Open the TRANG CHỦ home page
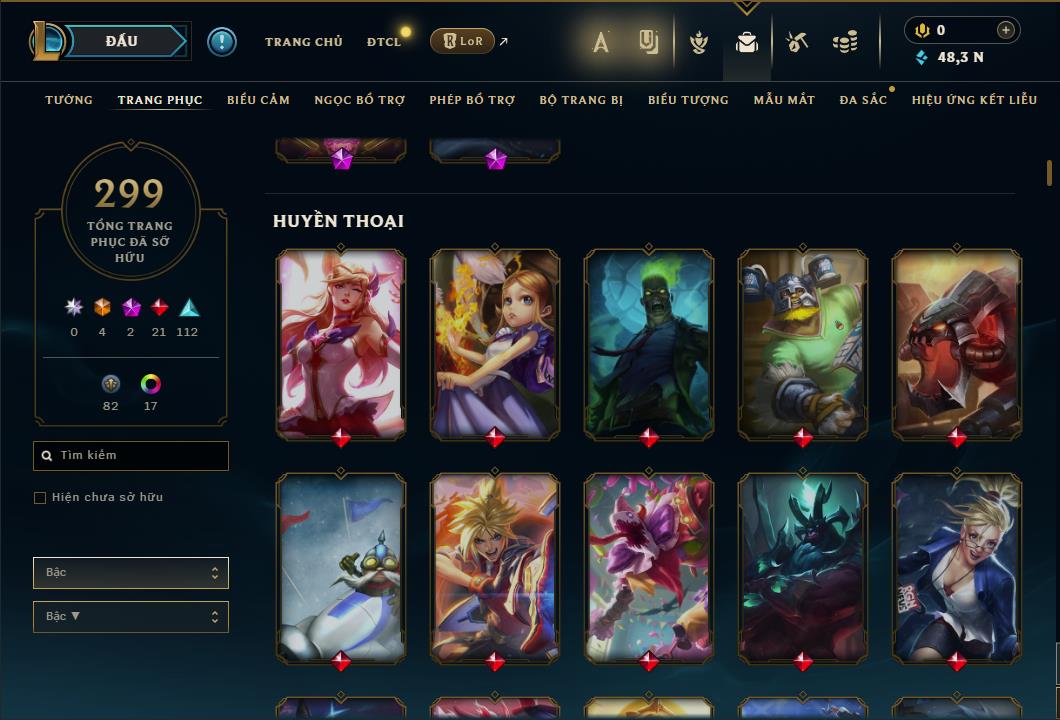1060x720 pixels. click(x=303, y=42)
